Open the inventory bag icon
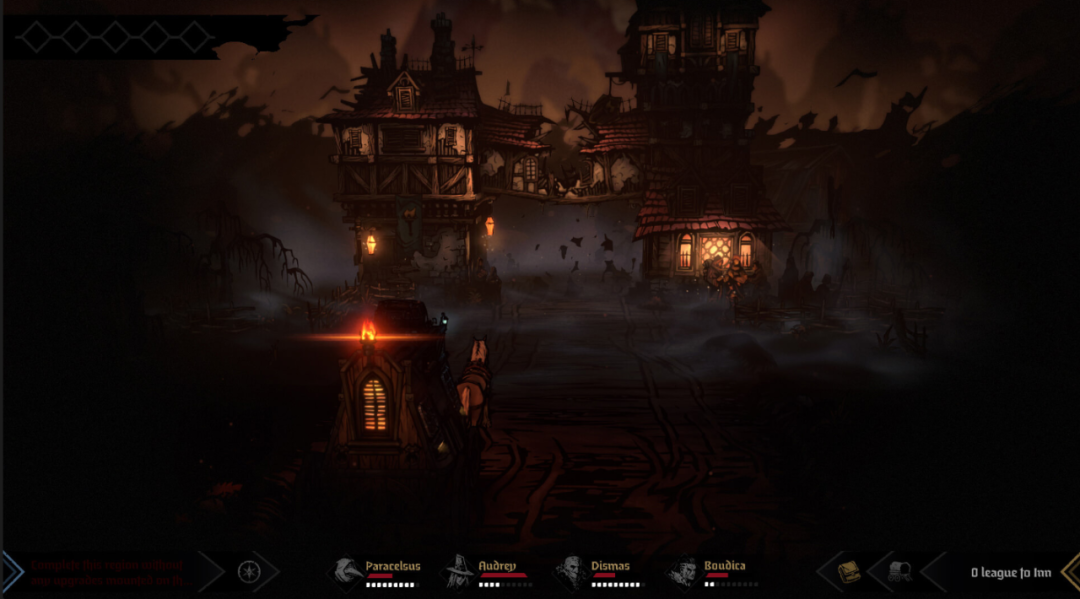The width and height of the screenshot is (1080, 599). tap(849, 572)
